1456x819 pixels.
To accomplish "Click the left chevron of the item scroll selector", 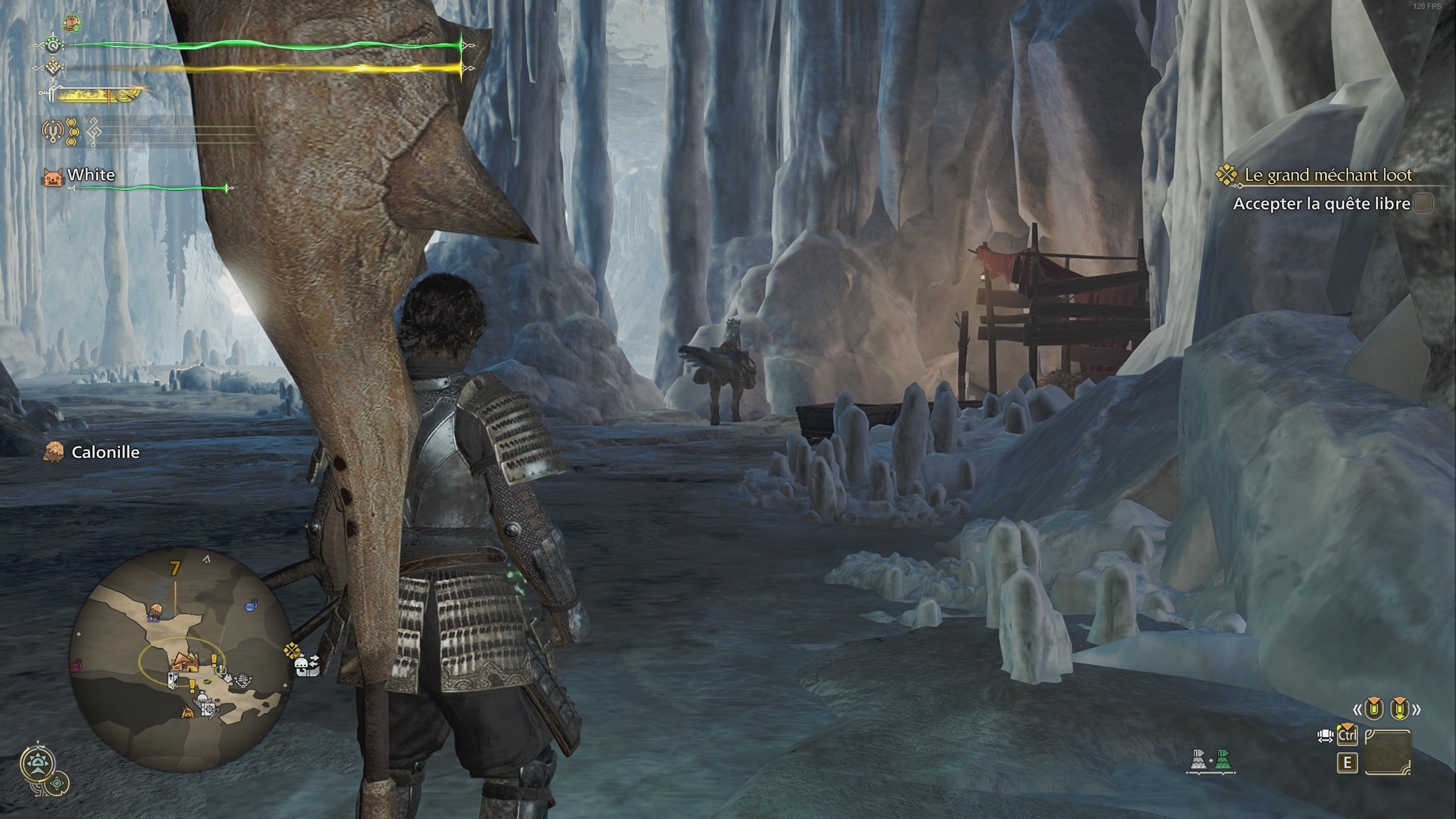I will tap(1358, 710).
